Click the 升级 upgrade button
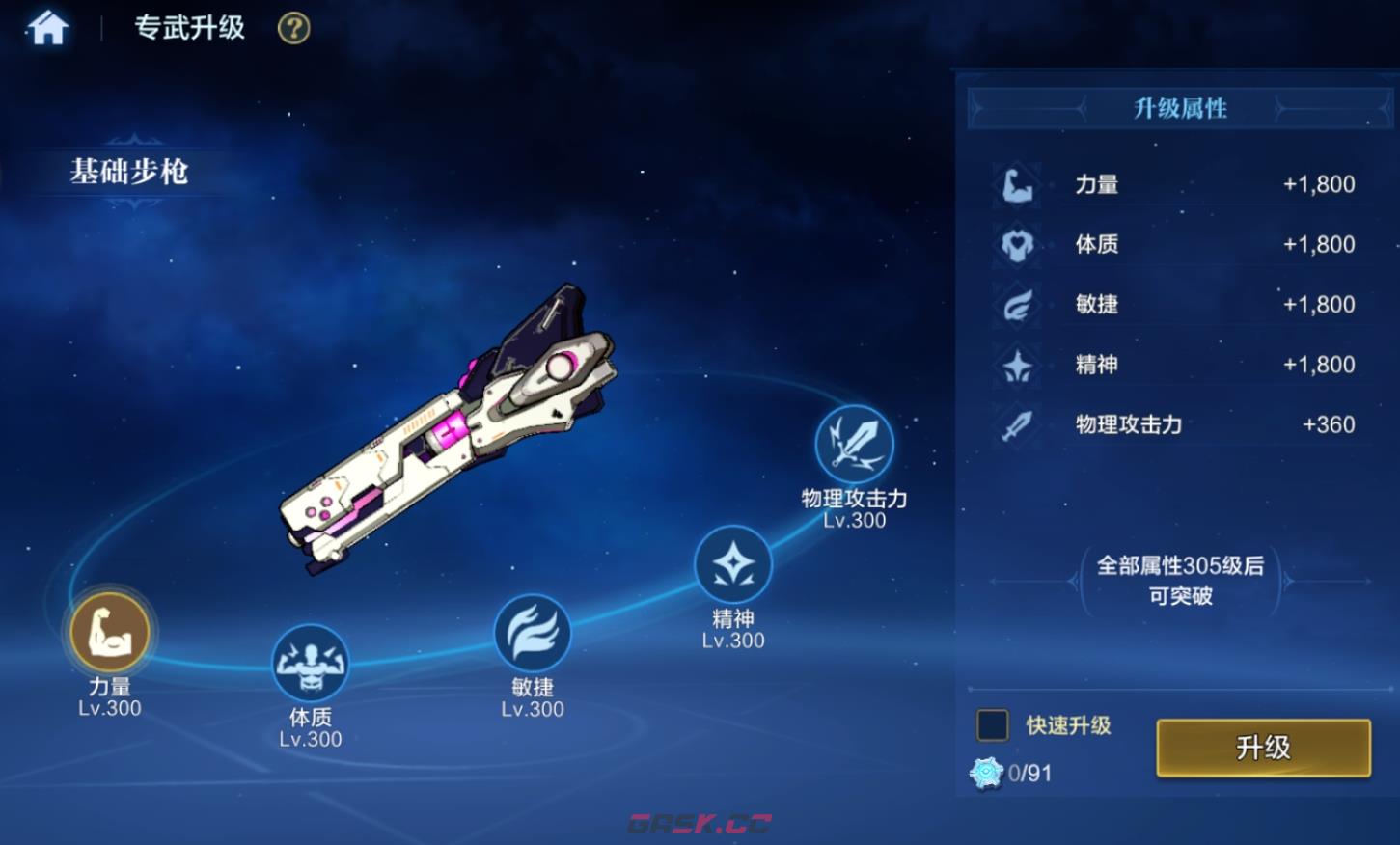Image resolution: width=1400 pixels, height=845 pixels. (x=1262, y=747)
